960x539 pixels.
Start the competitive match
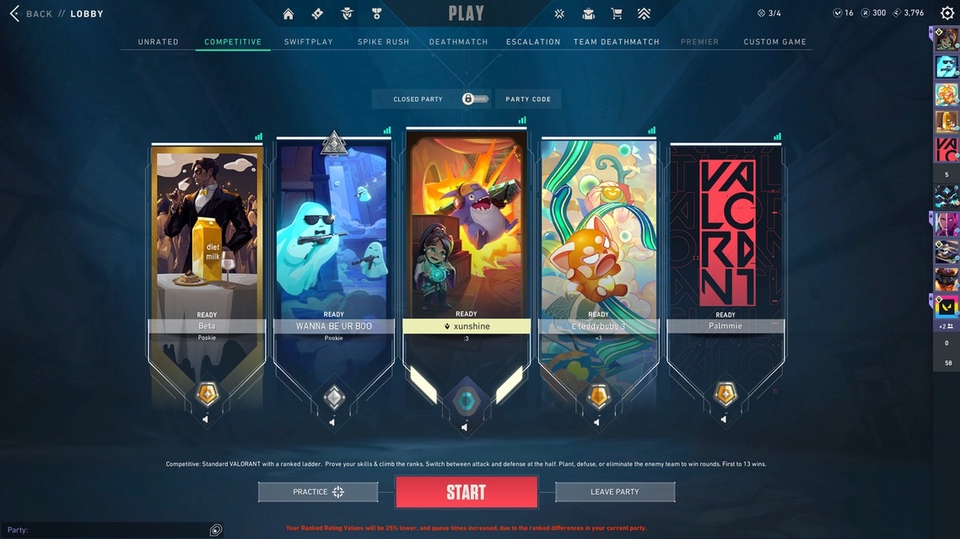click(466, 492)
